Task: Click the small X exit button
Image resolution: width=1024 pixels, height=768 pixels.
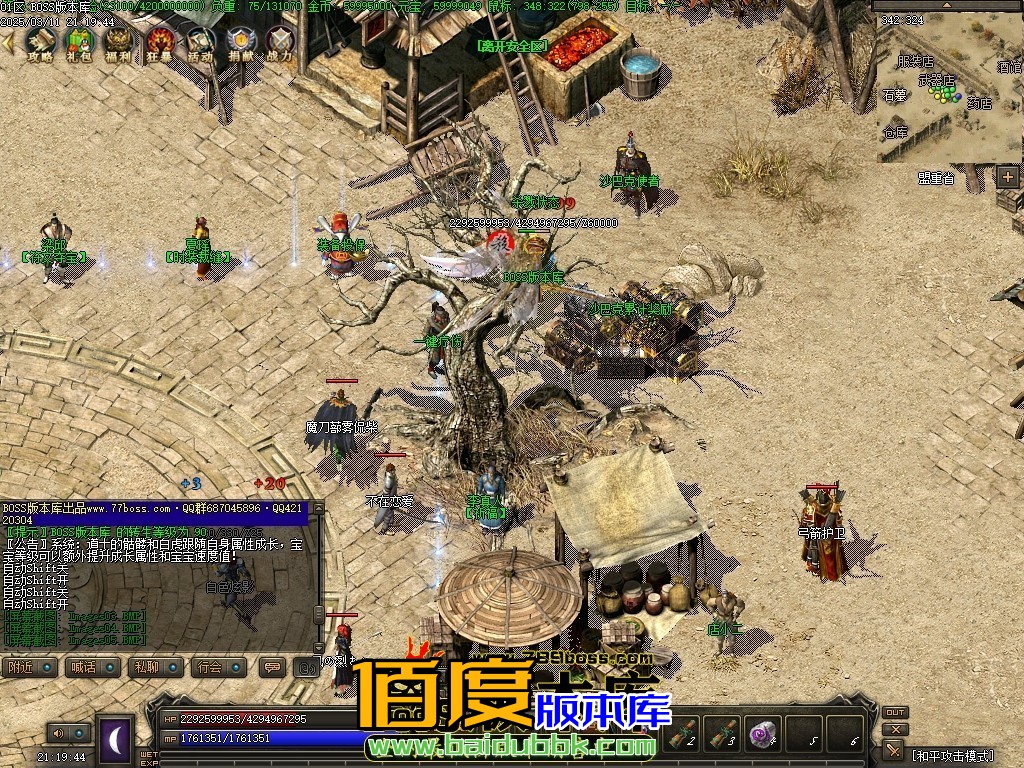Action: (x=895, y=730)
